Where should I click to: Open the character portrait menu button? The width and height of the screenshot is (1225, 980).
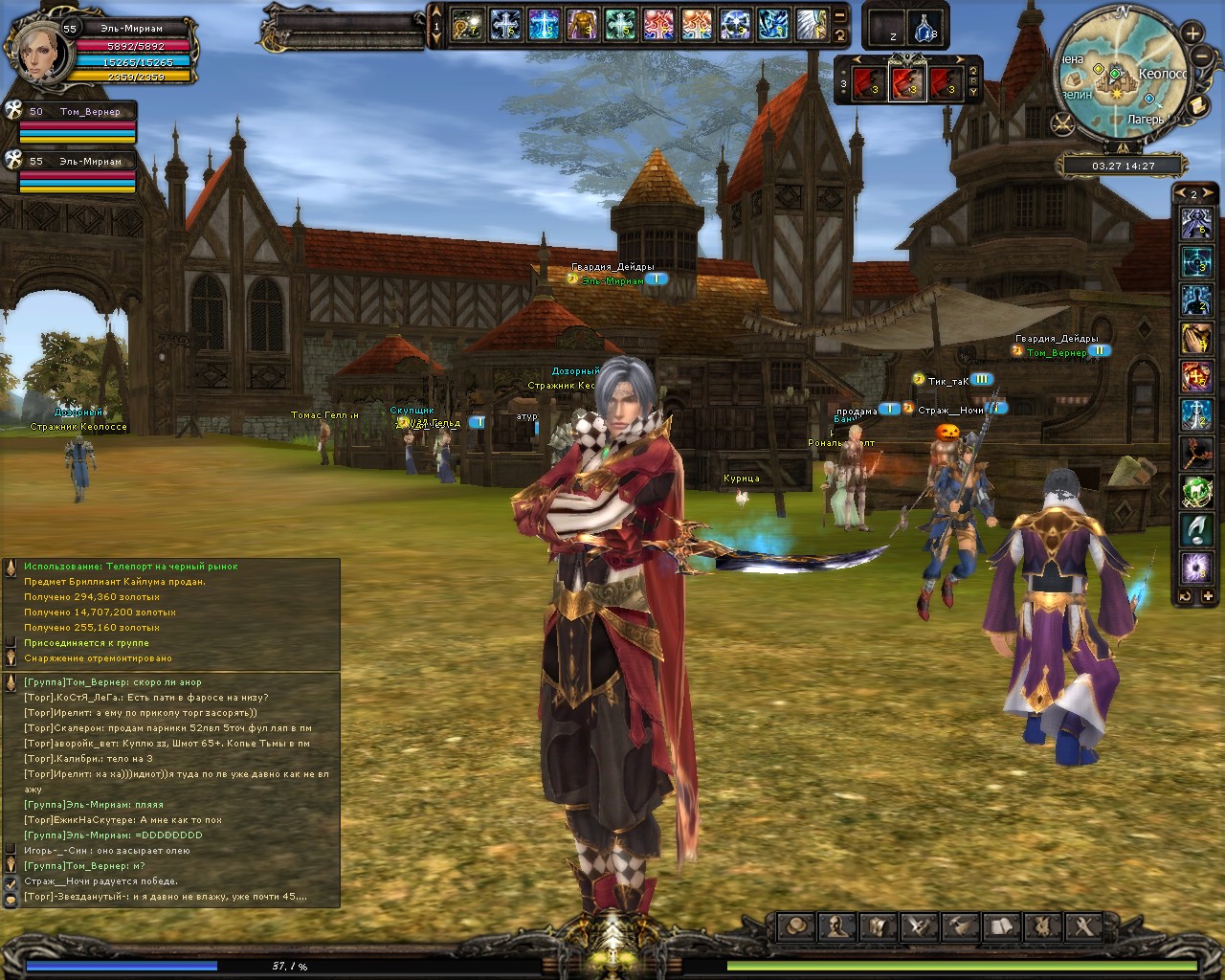(x=837, y=925)
